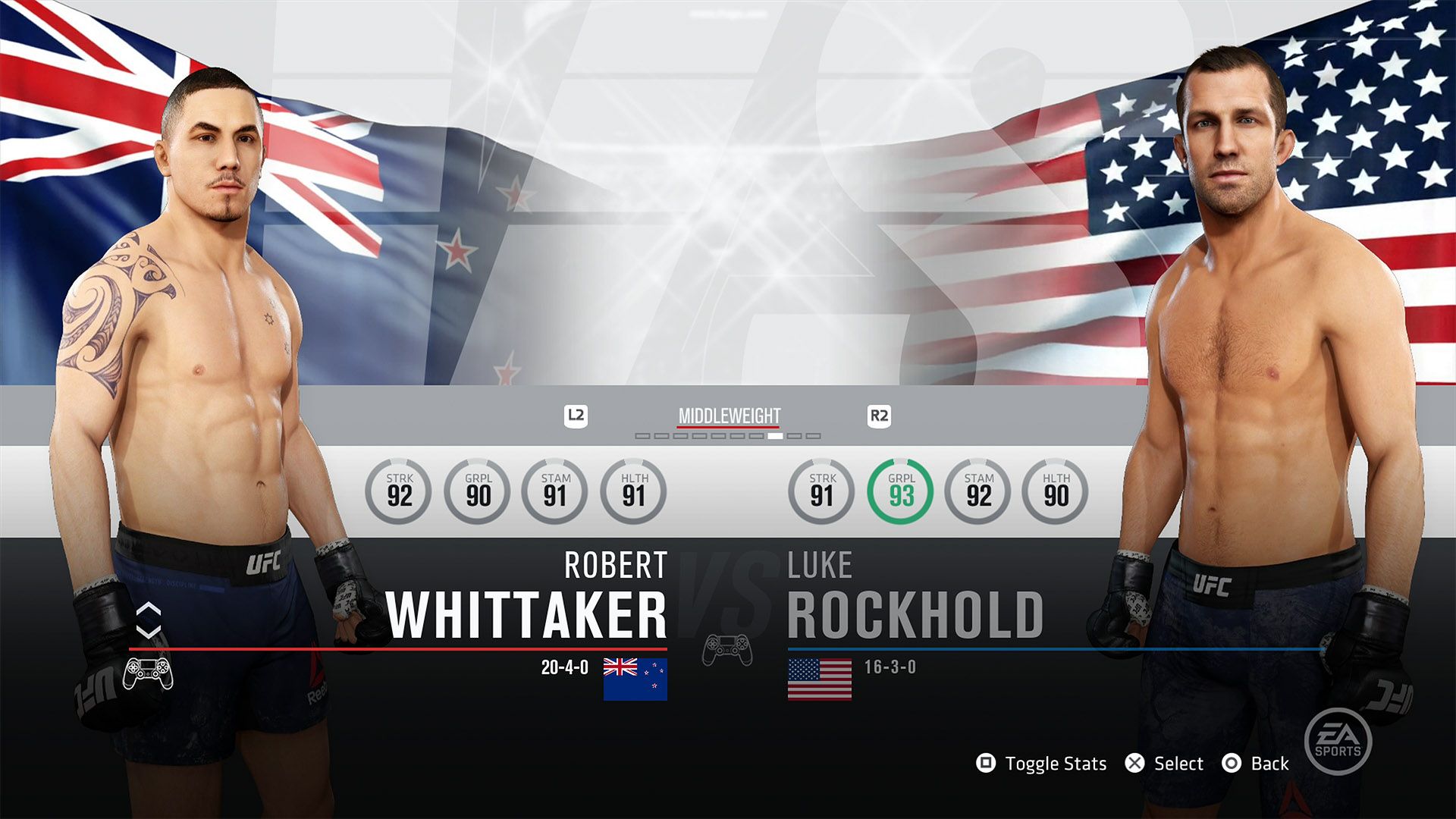Click the New Zealand flag under Whittaker
This screenshot has width=1456, height=819.
pos(635,680)
